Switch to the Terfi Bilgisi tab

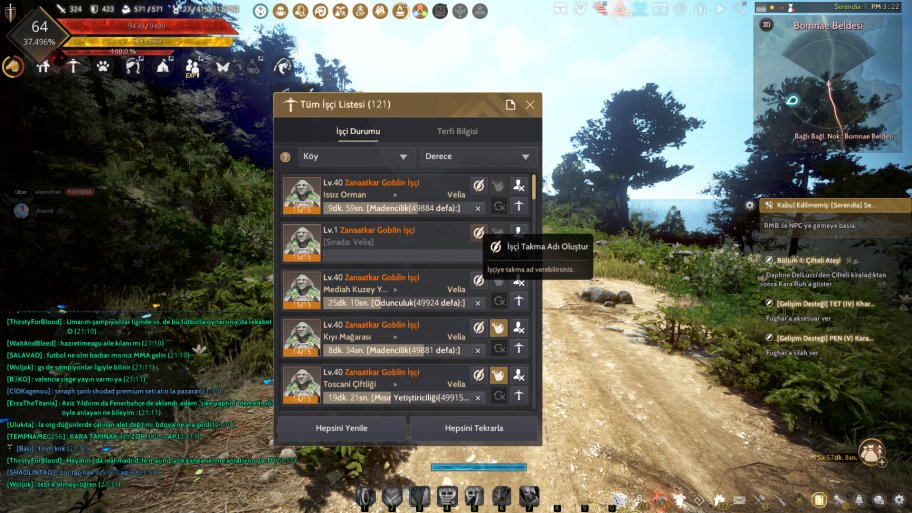(x=458, y=132)
